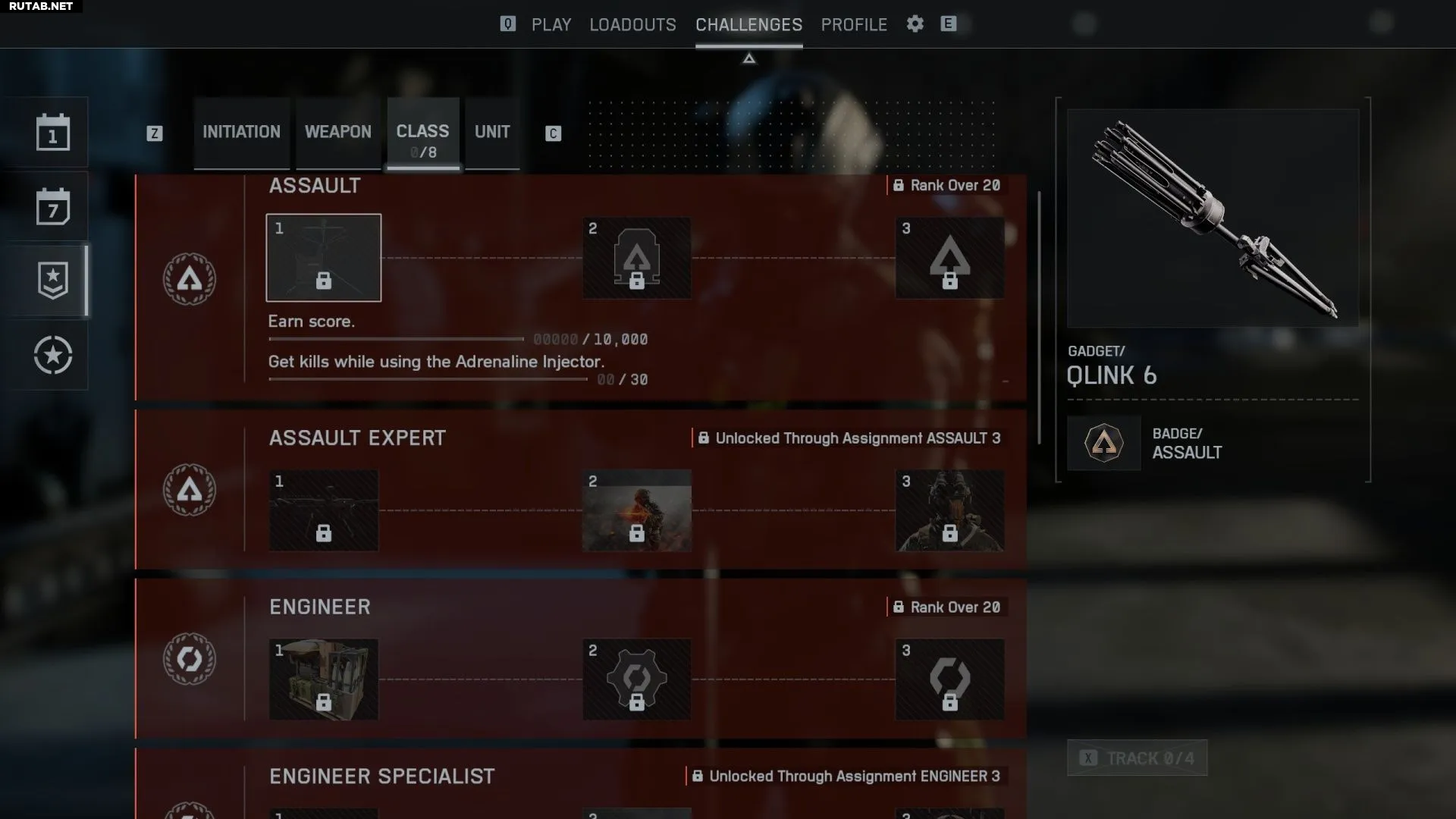
Task: Switch to the Initiation tab
Action: coord(241,132)
